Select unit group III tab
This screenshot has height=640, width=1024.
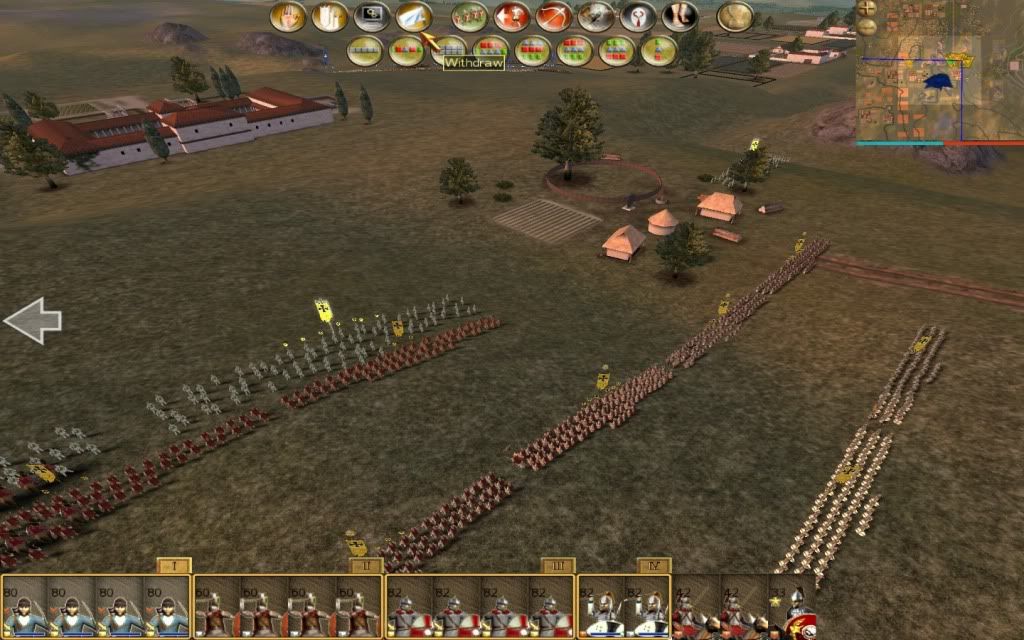pos(557,566)
